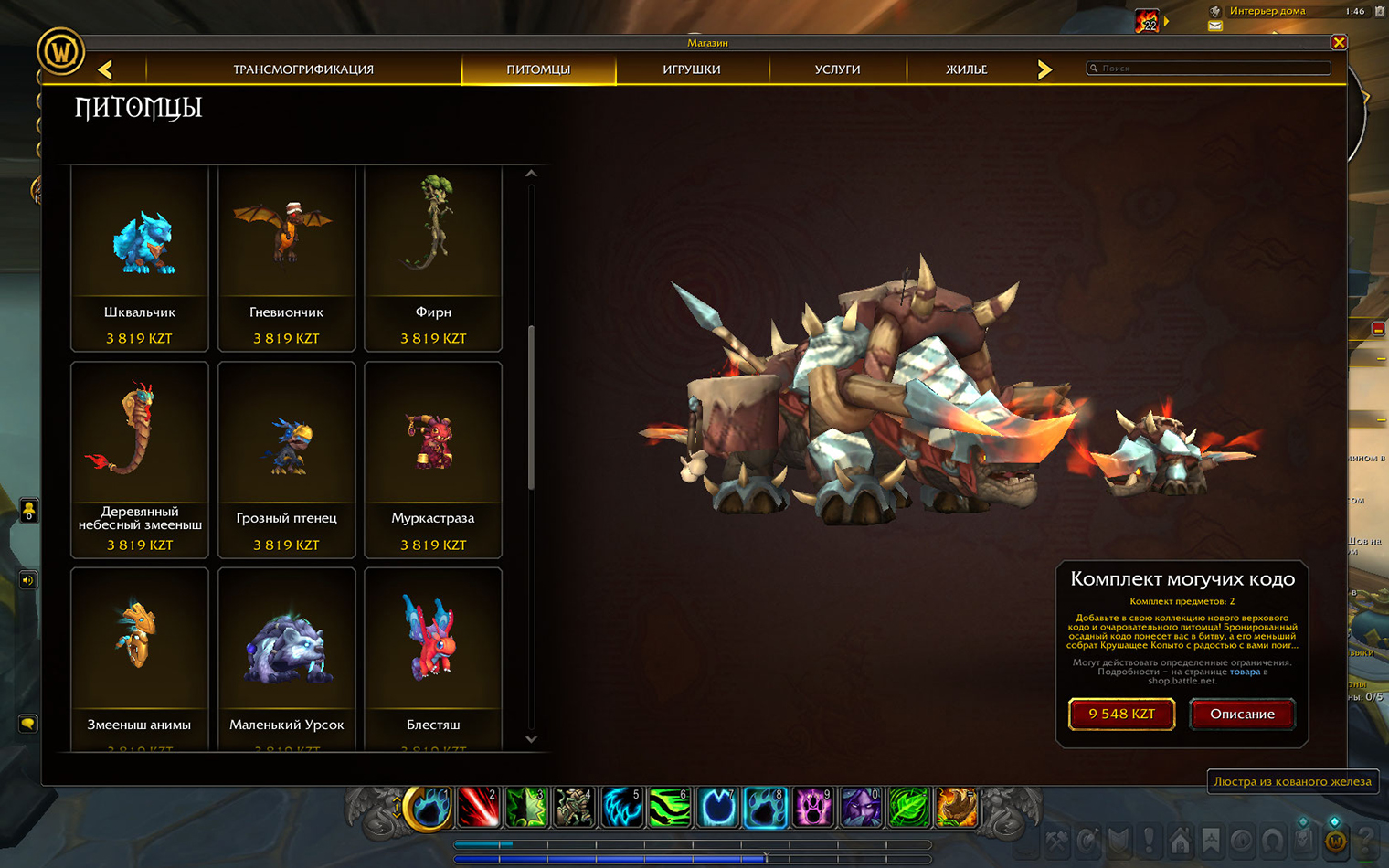Click the scroll down arrow of pet list
This screenshot has height=868, width=1389.
coord(531,739)
